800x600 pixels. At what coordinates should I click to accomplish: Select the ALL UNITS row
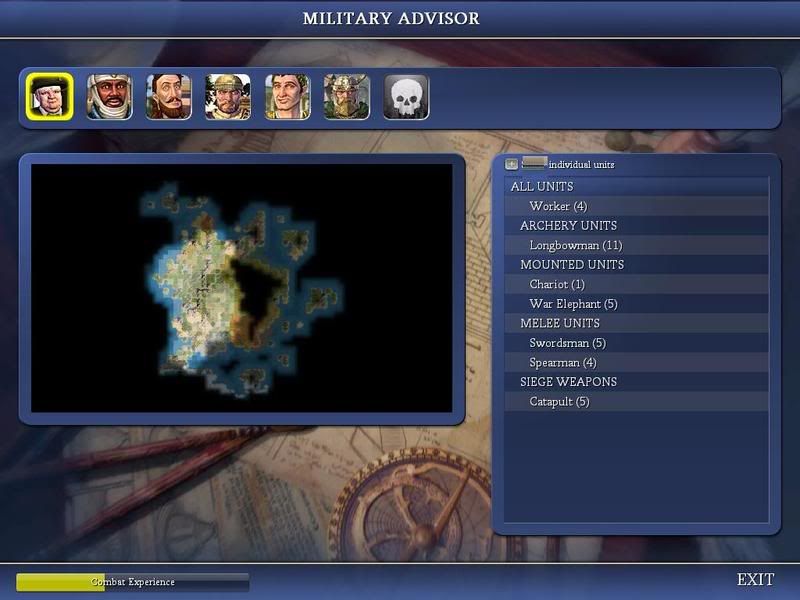coord(542,186)
